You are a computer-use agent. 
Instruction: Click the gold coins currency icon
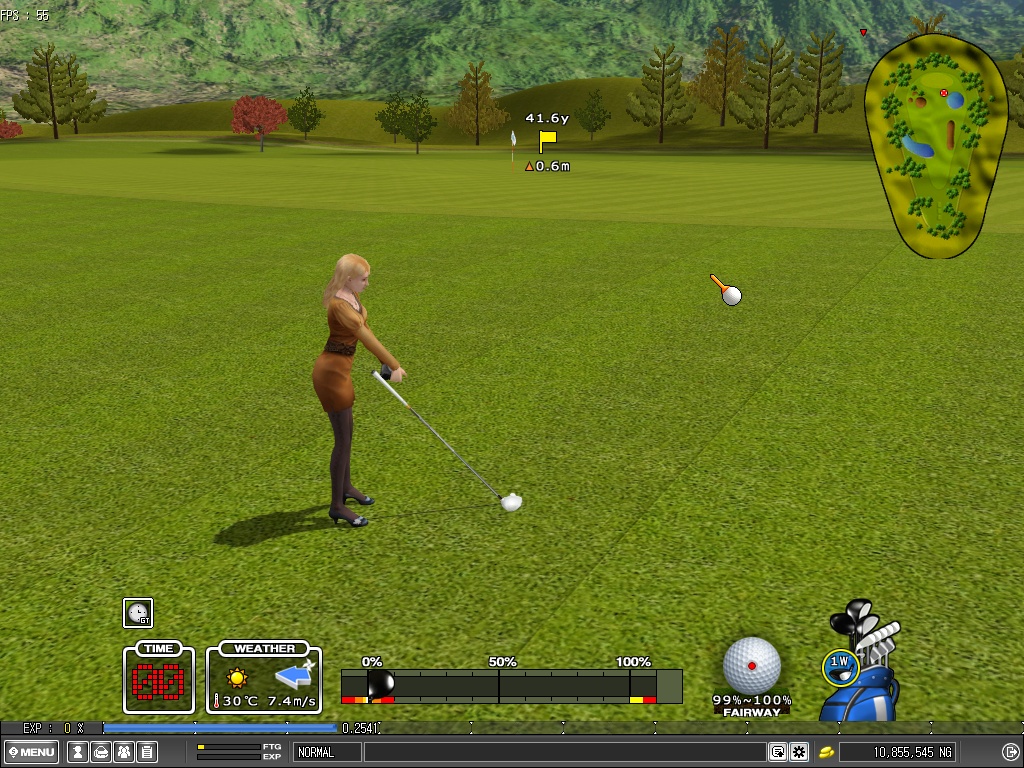(827, 752)
